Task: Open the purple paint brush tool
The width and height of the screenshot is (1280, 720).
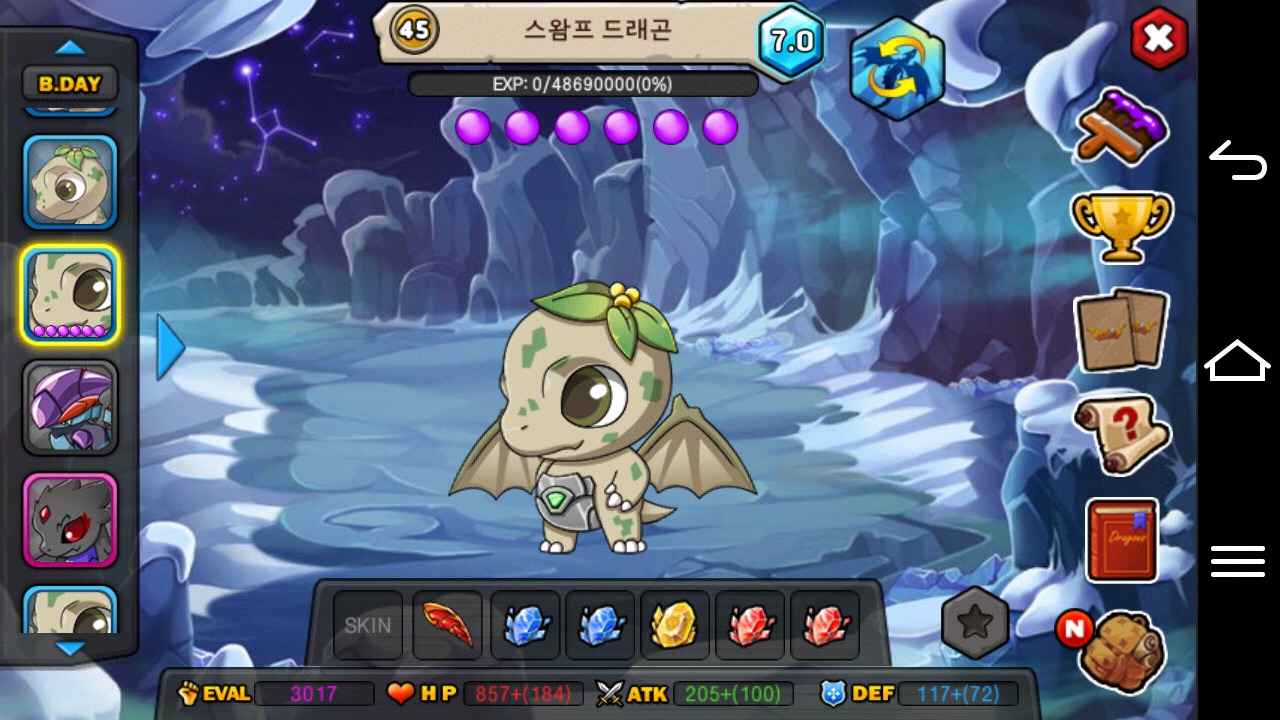Action: click(1122, 127)
